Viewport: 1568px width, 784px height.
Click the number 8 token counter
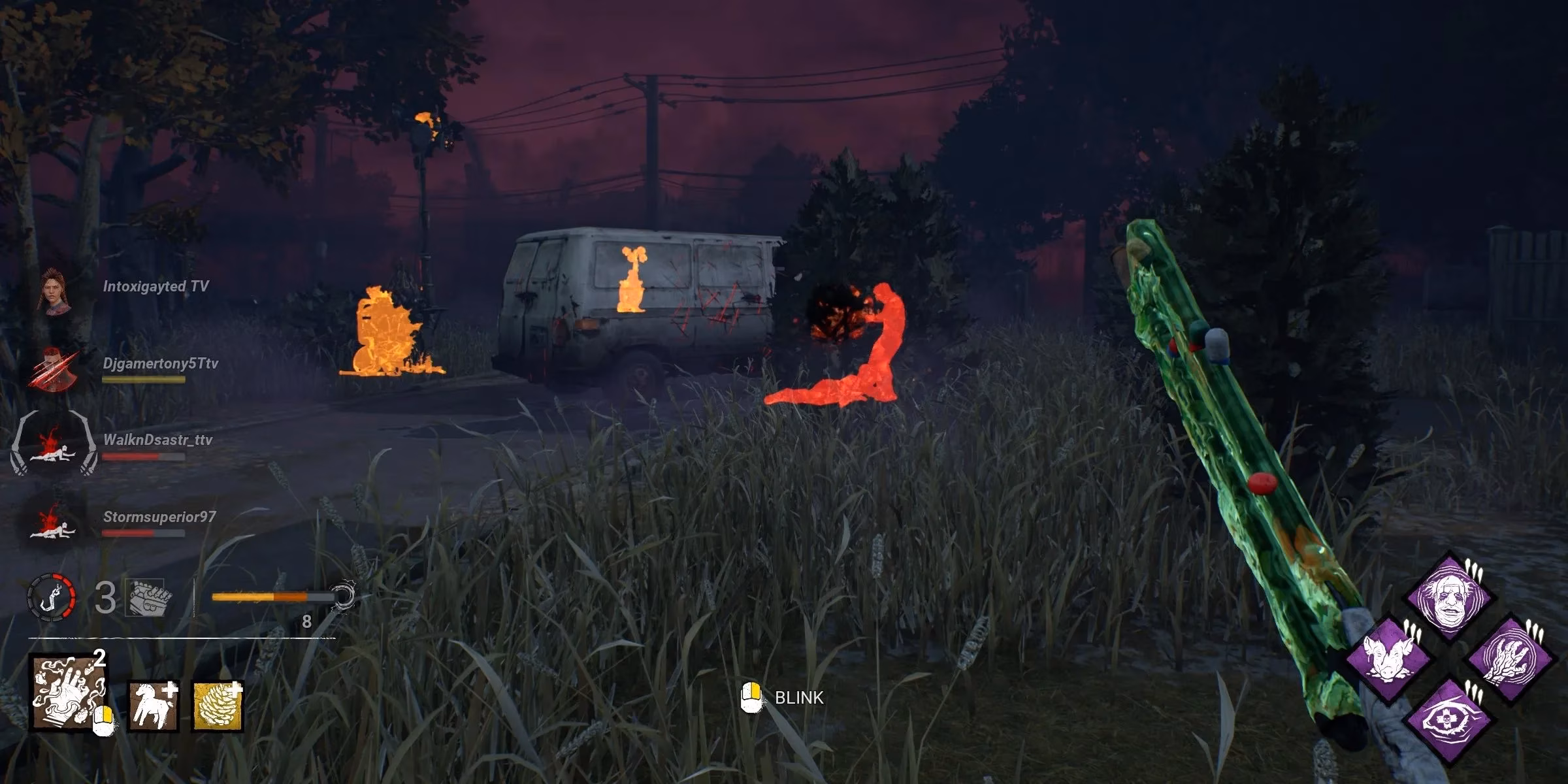tap(306, 623)
